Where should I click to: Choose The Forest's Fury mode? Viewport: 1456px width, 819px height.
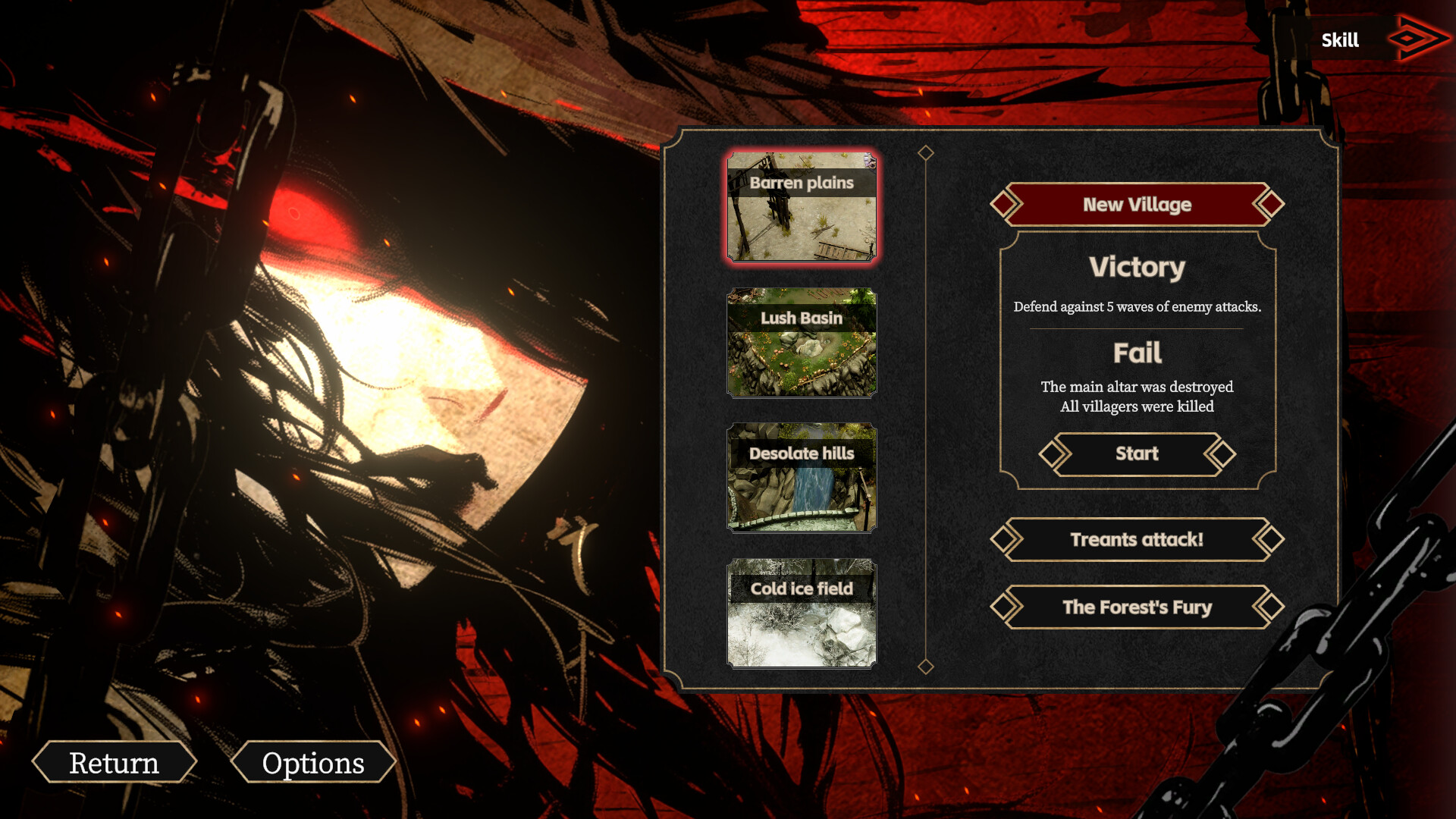point(1136,607)
